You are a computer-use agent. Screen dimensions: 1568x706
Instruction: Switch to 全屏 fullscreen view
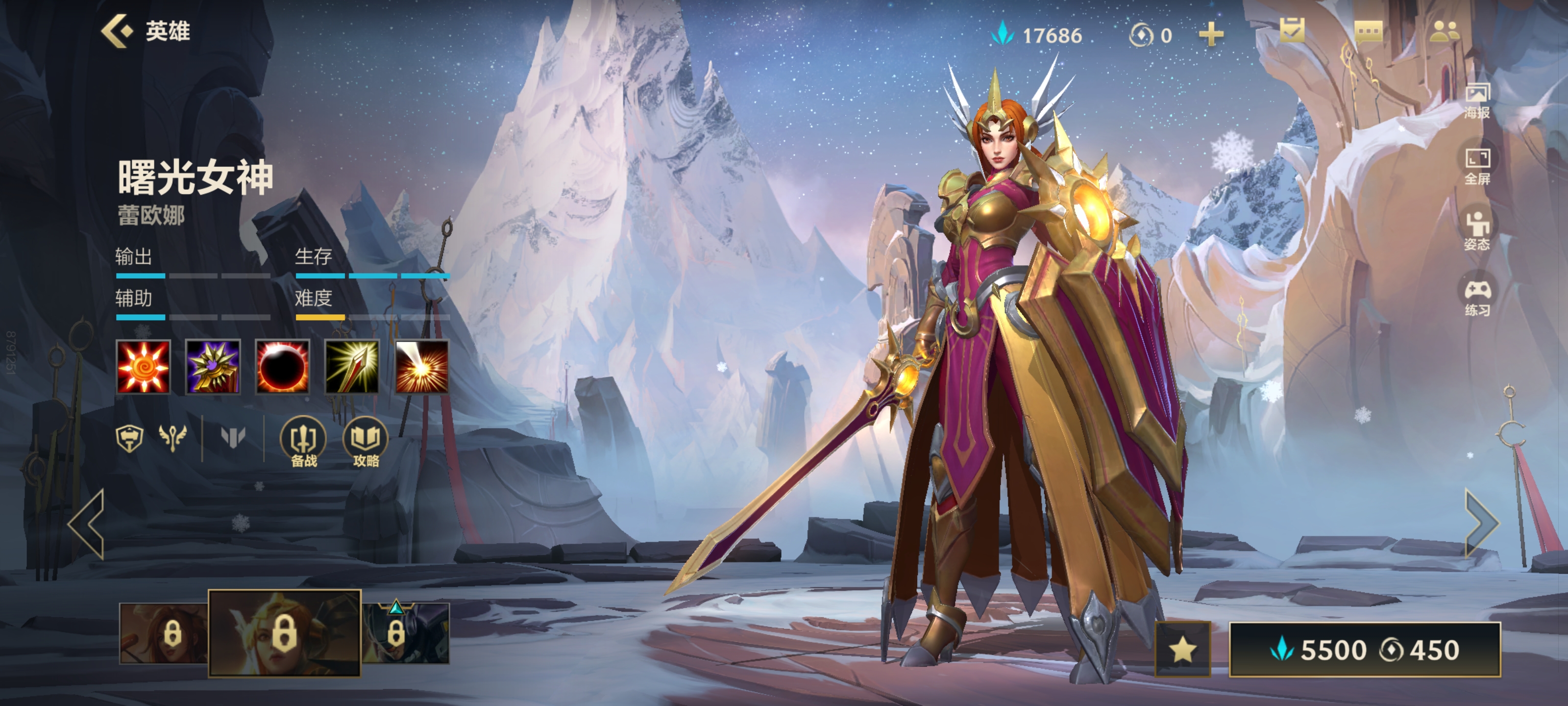tap(1477, 166)
